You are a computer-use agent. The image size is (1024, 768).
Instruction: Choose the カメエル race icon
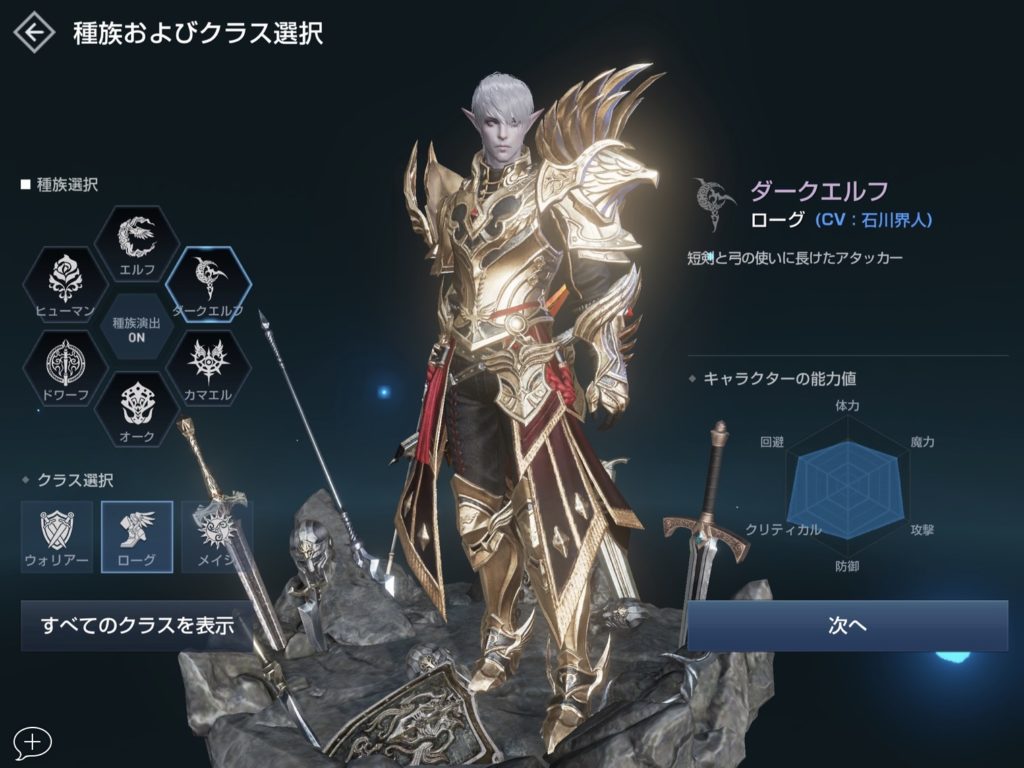208,368
